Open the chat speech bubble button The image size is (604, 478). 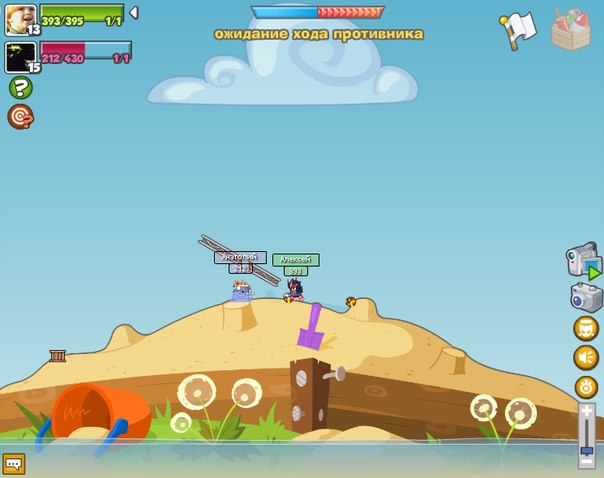pyautogui.click(x=13, y=463)
